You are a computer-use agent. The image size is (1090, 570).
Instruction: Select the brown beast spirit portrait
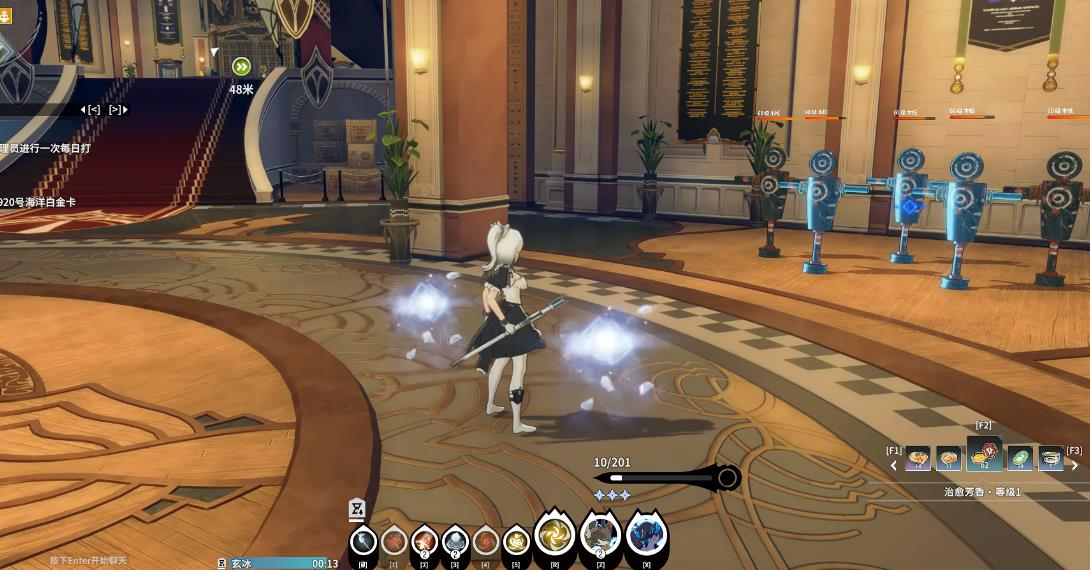(601, 536)
